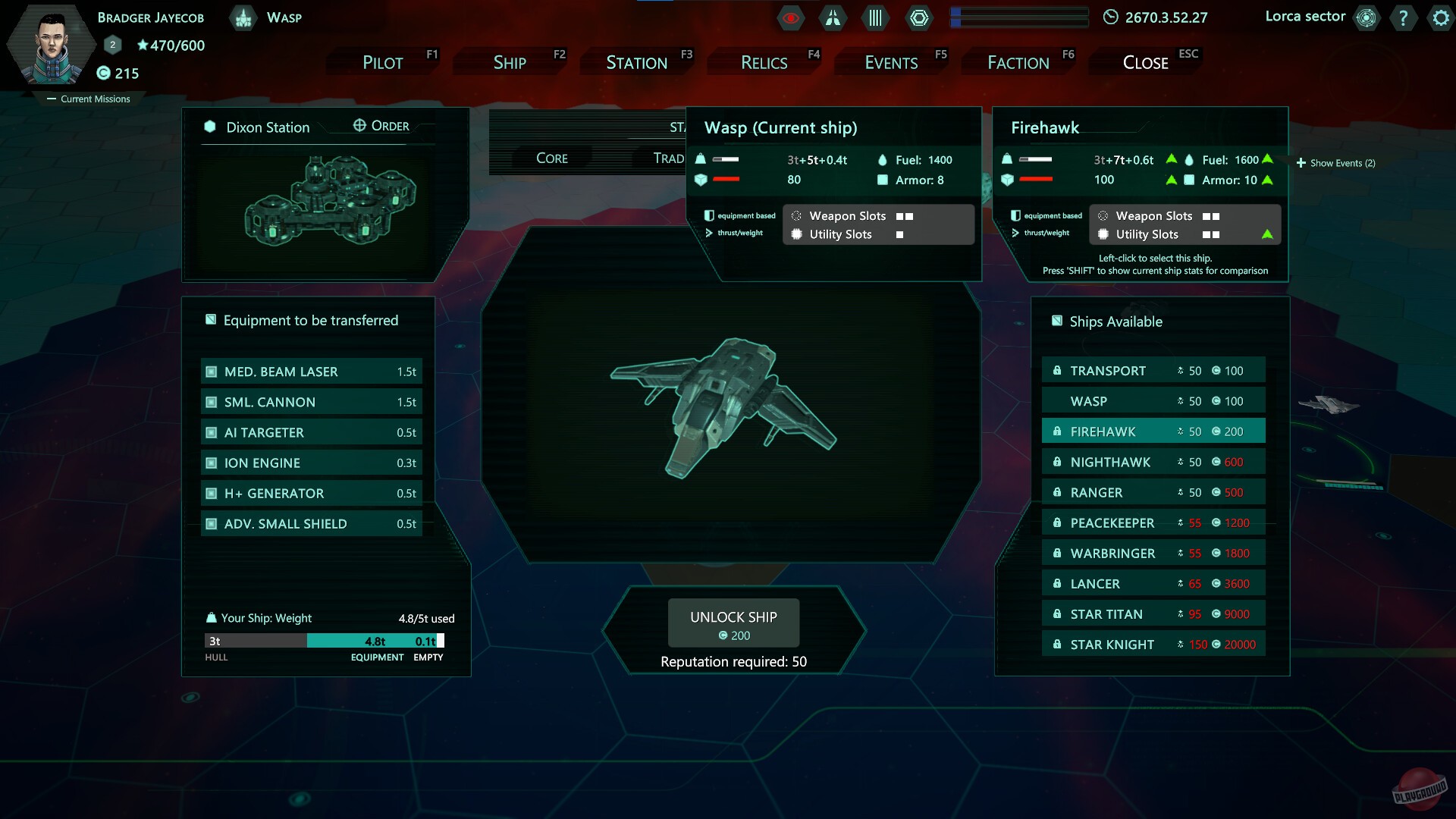1456x819 pixels.
Task: Collapse the Current Missions panel
Action: tap(89, 99)
